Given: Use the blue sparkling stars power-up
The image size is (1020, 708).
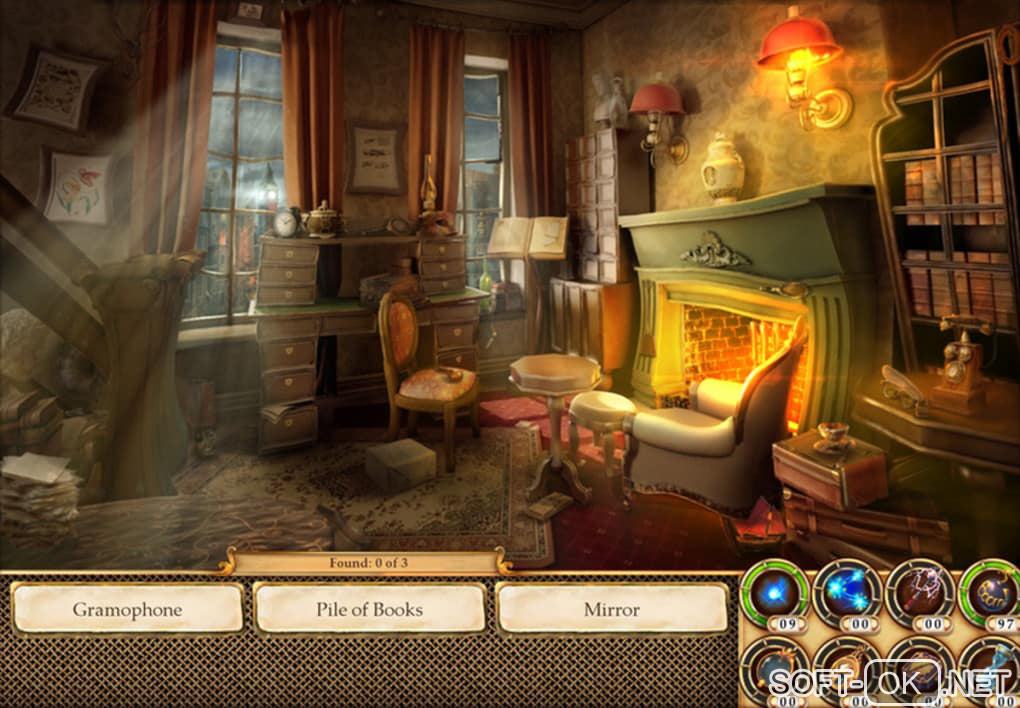Looking at the screenshot, I should (x=847, y=593).
